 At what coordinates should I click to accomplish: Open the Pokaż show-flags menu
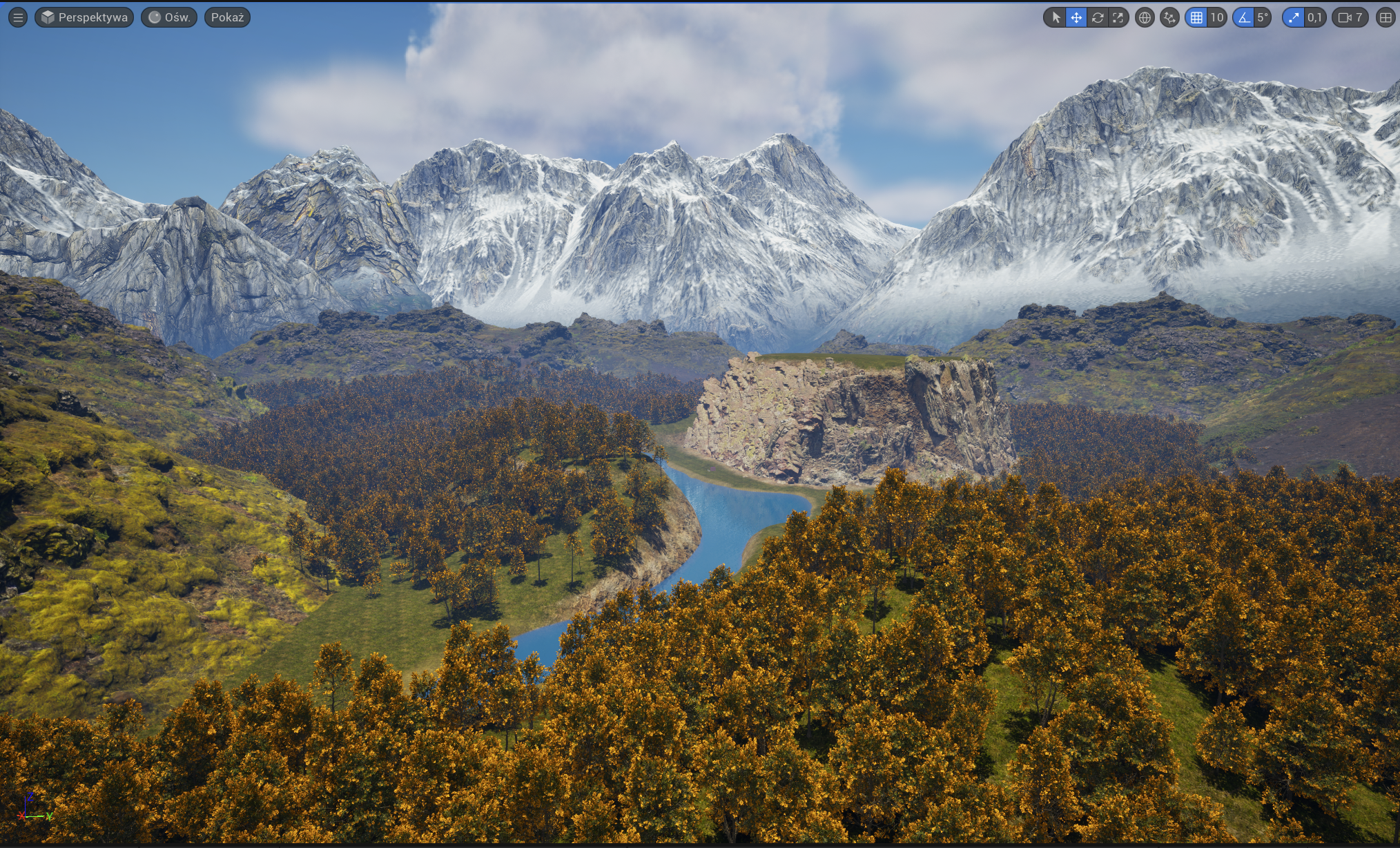(x=227, y=17)
